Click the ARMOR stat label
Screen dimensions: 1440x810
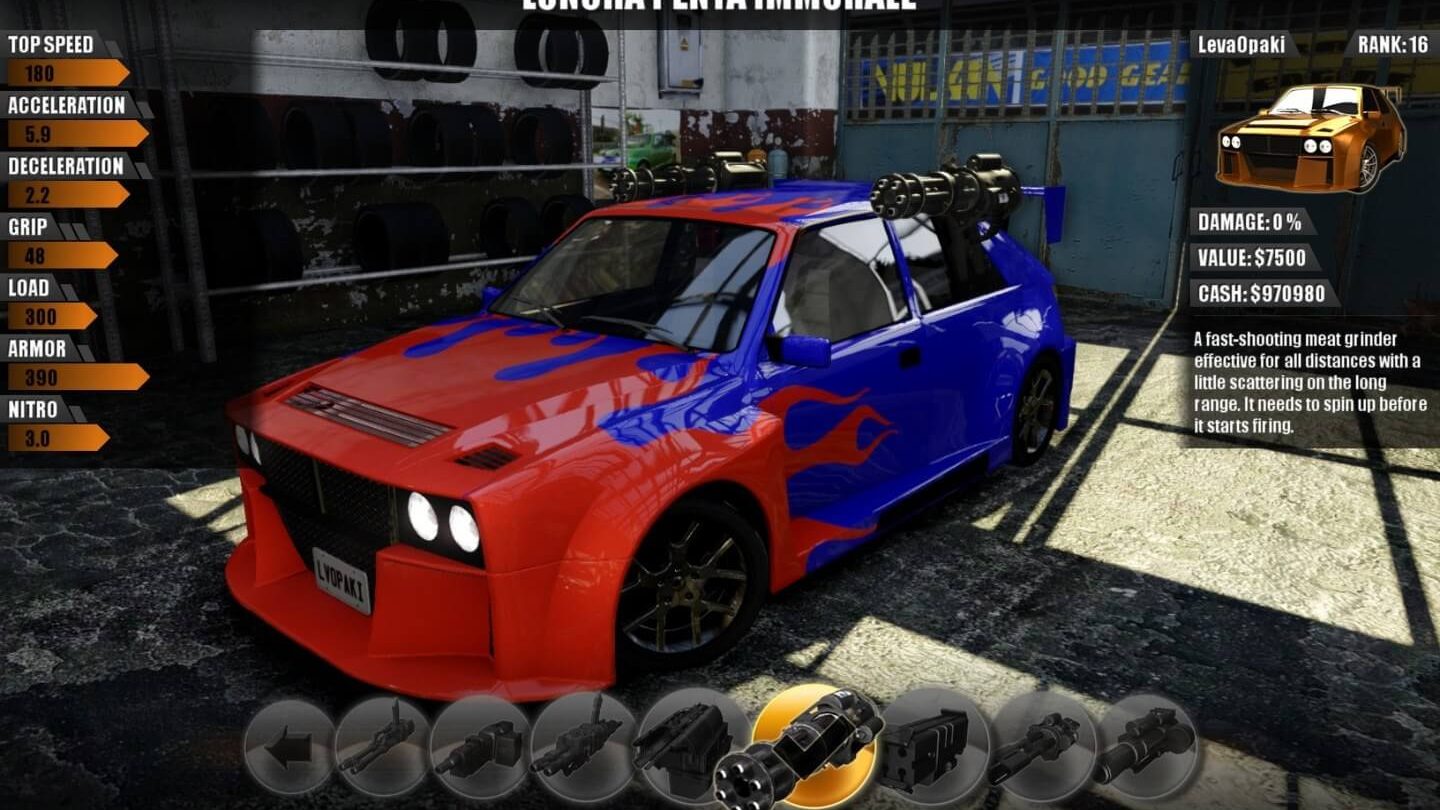tap(38, 348)
